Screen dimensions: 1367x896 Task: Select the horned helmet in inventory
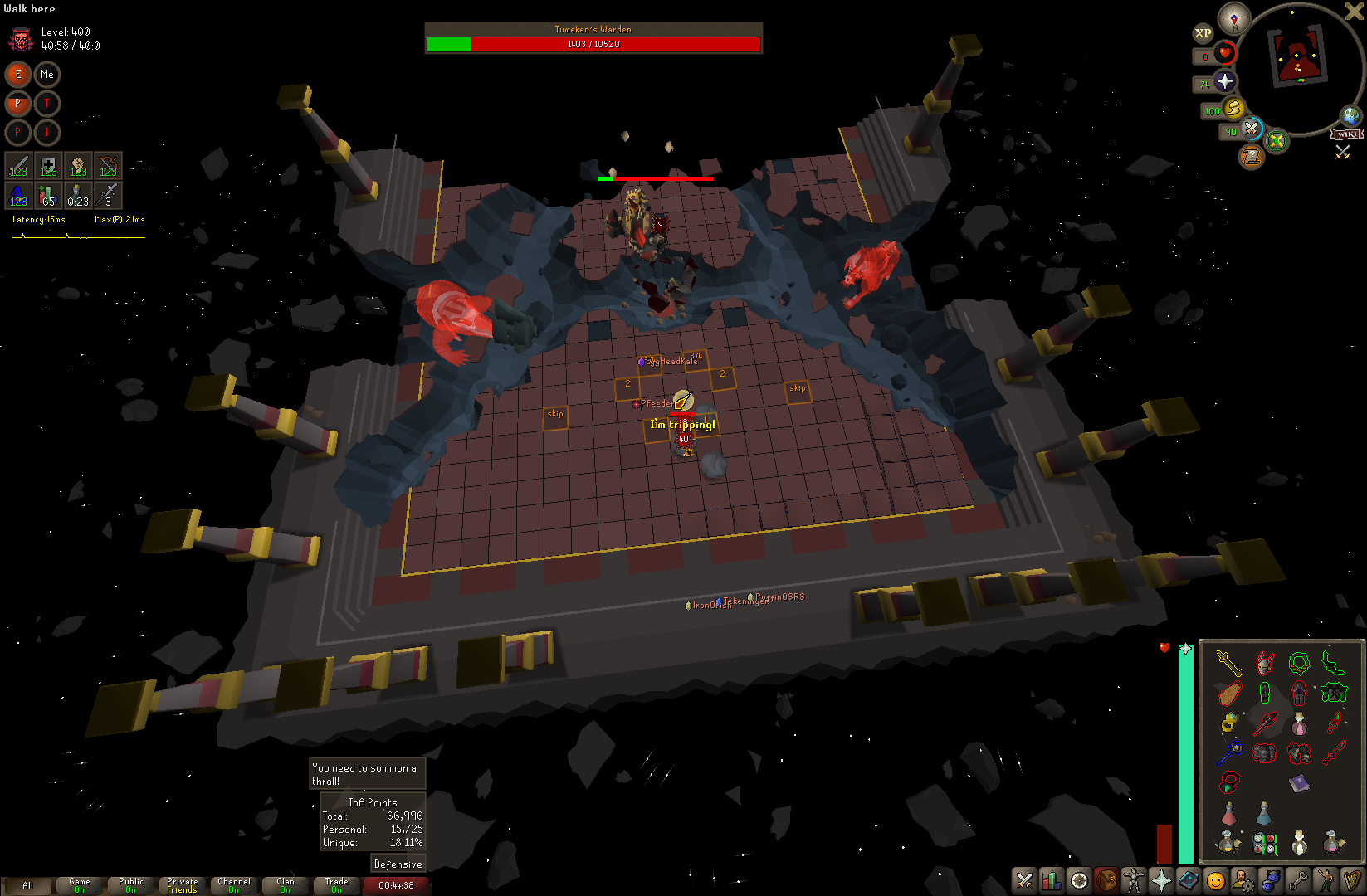(x=1264, y=663)
